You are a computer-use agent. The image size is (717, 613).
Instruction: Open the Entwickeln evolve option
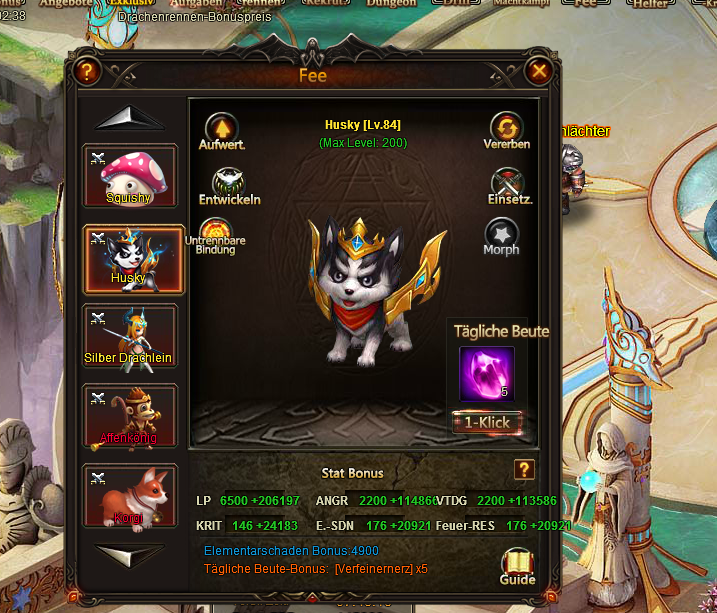click(229, 182)
